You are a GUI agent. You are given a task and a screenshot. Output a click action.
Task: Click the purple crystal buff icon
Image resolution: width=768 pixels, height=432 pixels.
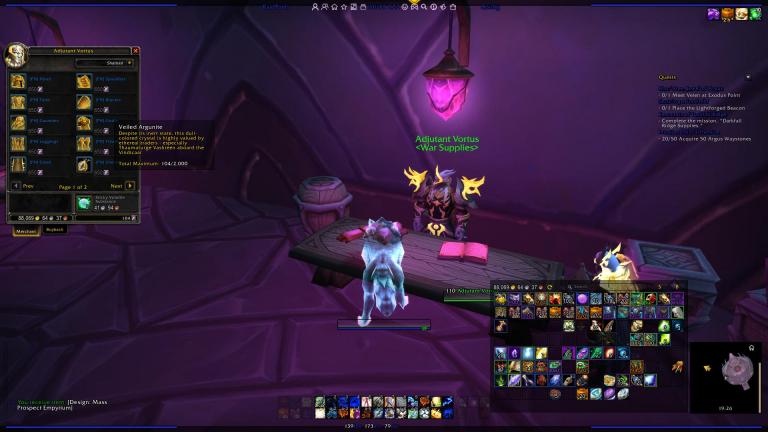(714, 14)
